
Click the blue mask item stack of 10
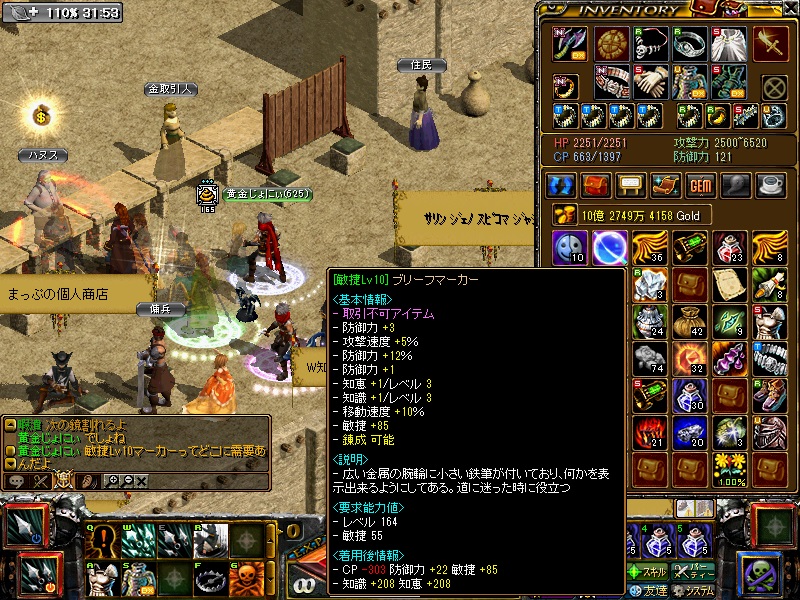pos(570,246)
